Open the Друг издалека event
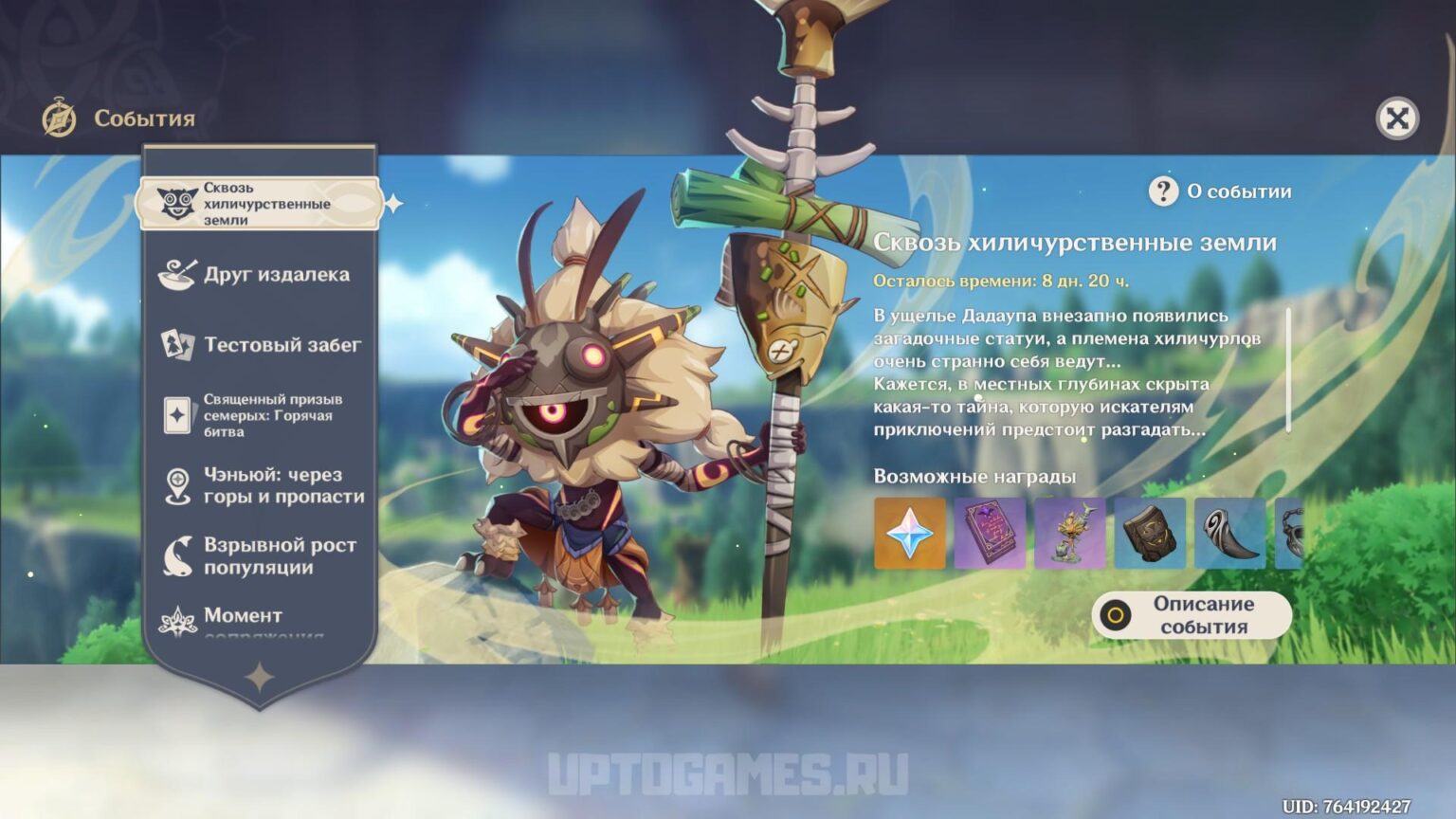The height and width of the screenshot is (819, 1456). (x=259, y=275)
